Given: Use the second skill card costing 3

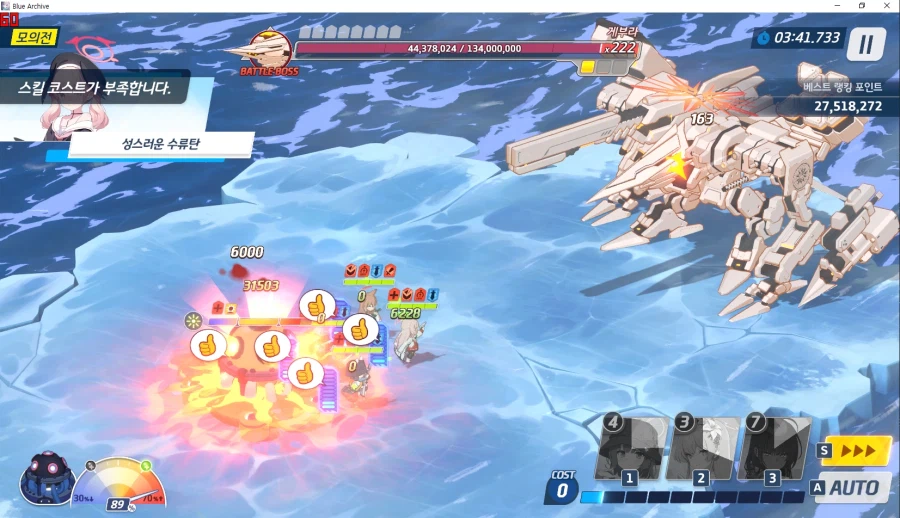Looking at the screenshot, I should pos(703,447).
